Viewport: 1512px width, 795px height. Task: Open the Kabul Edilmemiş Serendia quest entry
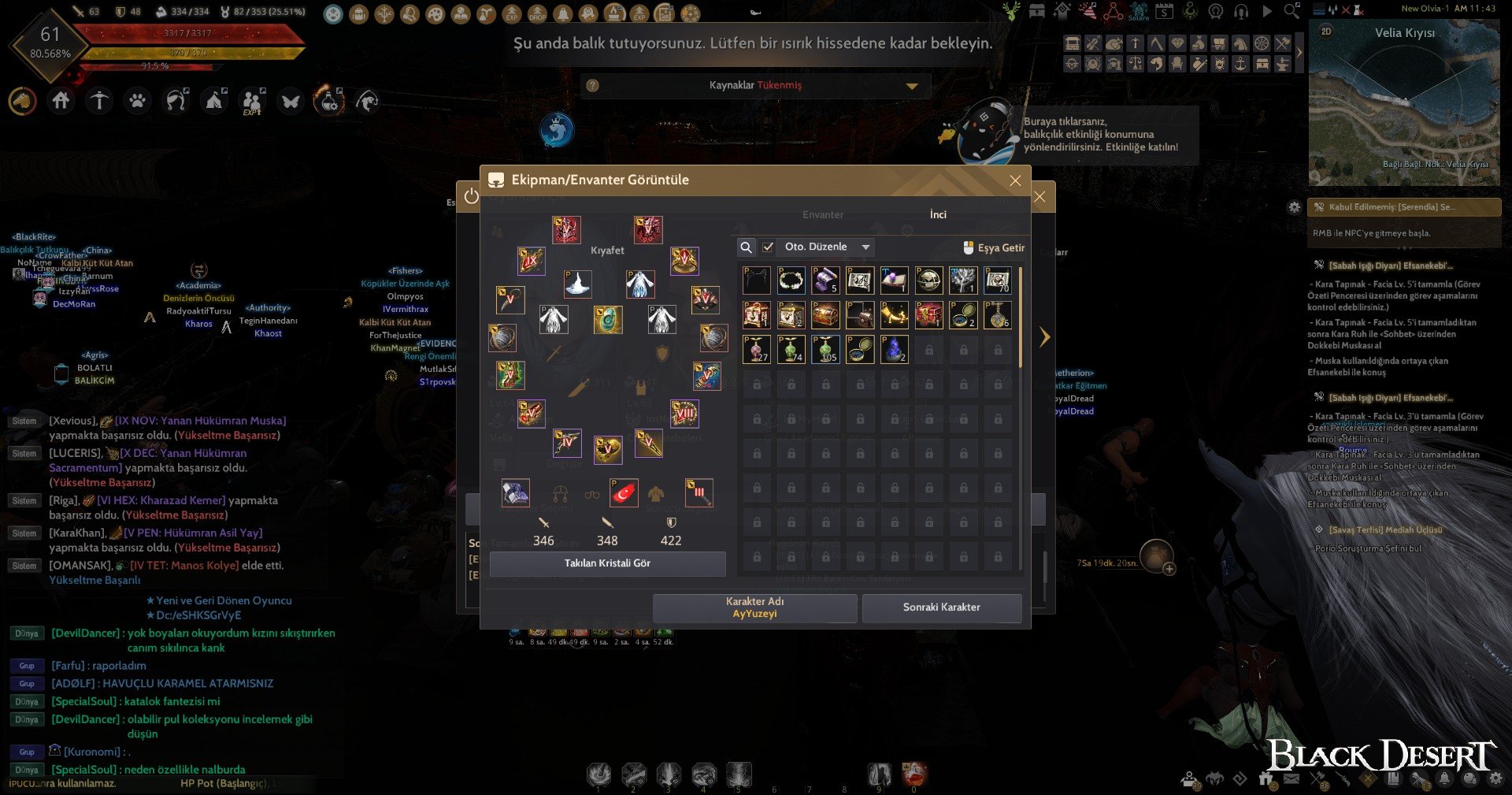tap(1403, 207)
